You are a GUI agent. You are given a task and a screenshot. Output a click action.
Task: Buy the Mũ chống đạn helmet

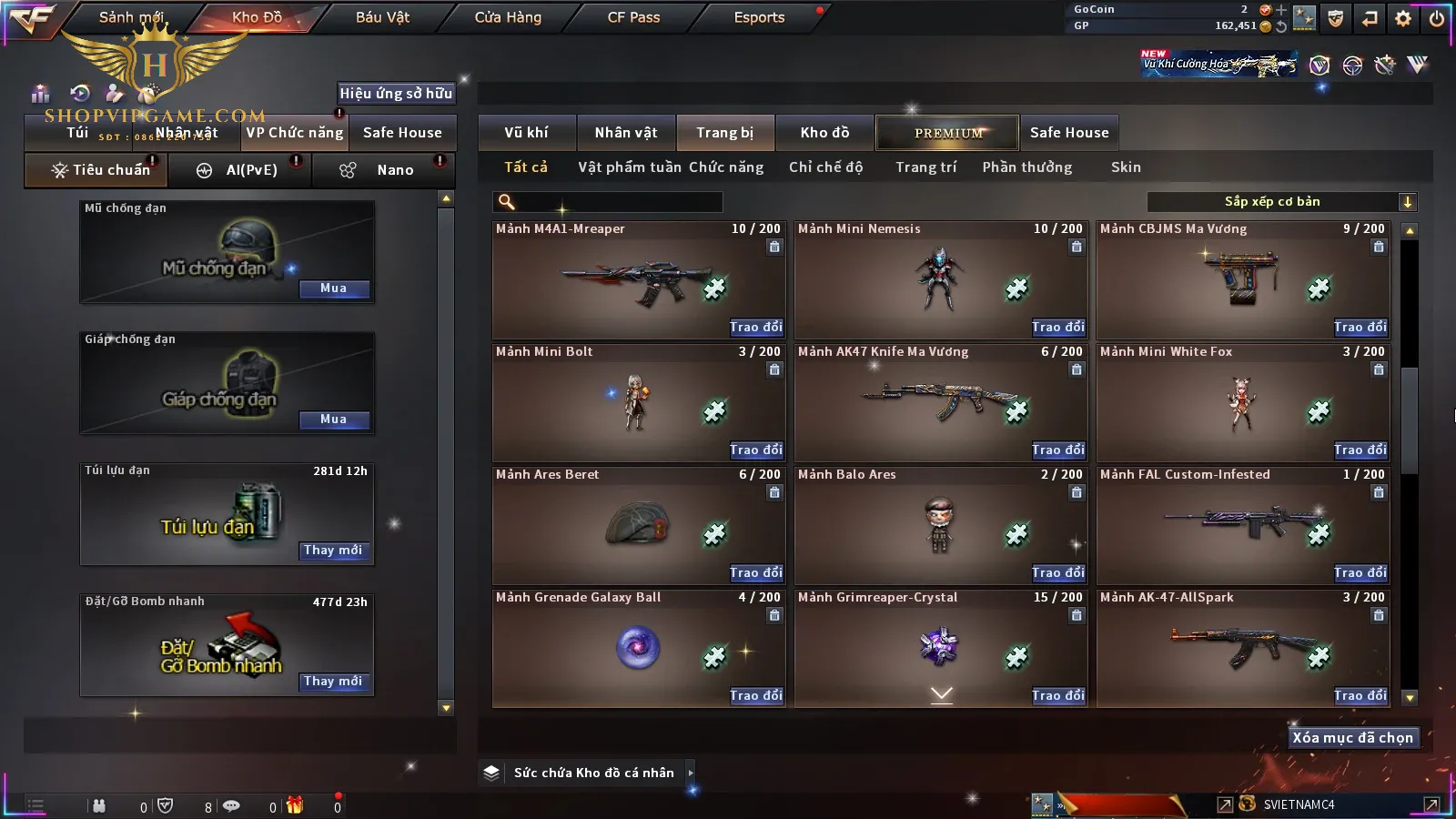point(334,288)
